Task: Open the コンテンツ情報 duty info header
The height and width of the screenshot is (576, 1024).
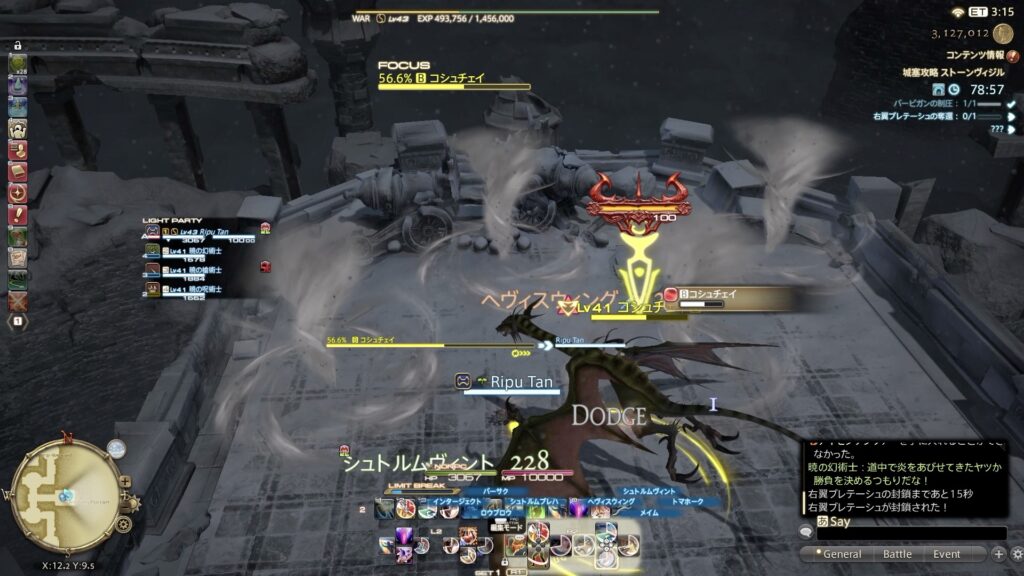Action: [x=966, y=55]
